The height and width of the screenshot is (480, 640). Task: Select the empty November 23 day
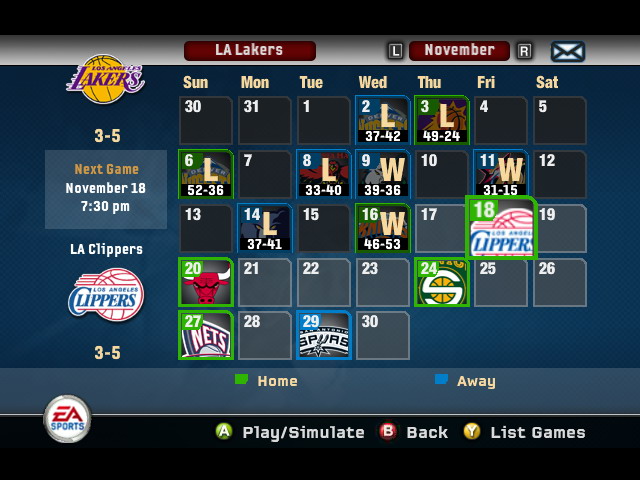click(x=383, y=282)
